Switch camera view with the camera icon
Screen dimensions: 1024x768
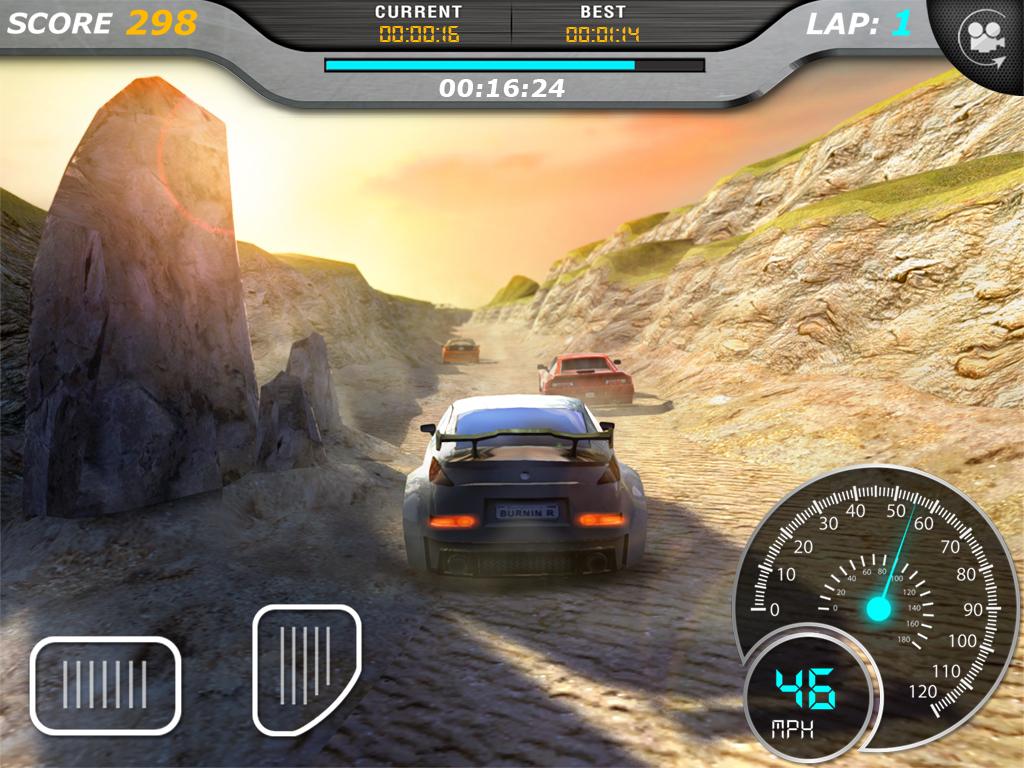981,38
